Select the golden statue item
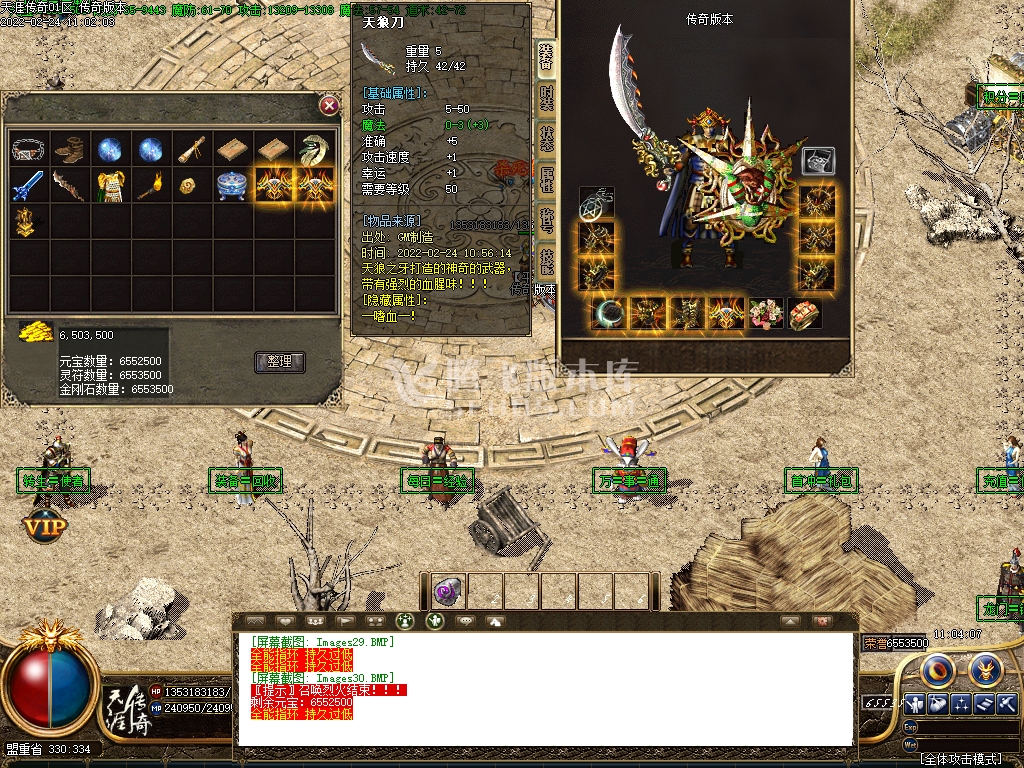This screenshot has width=1024, height=768. click(27, 222)
